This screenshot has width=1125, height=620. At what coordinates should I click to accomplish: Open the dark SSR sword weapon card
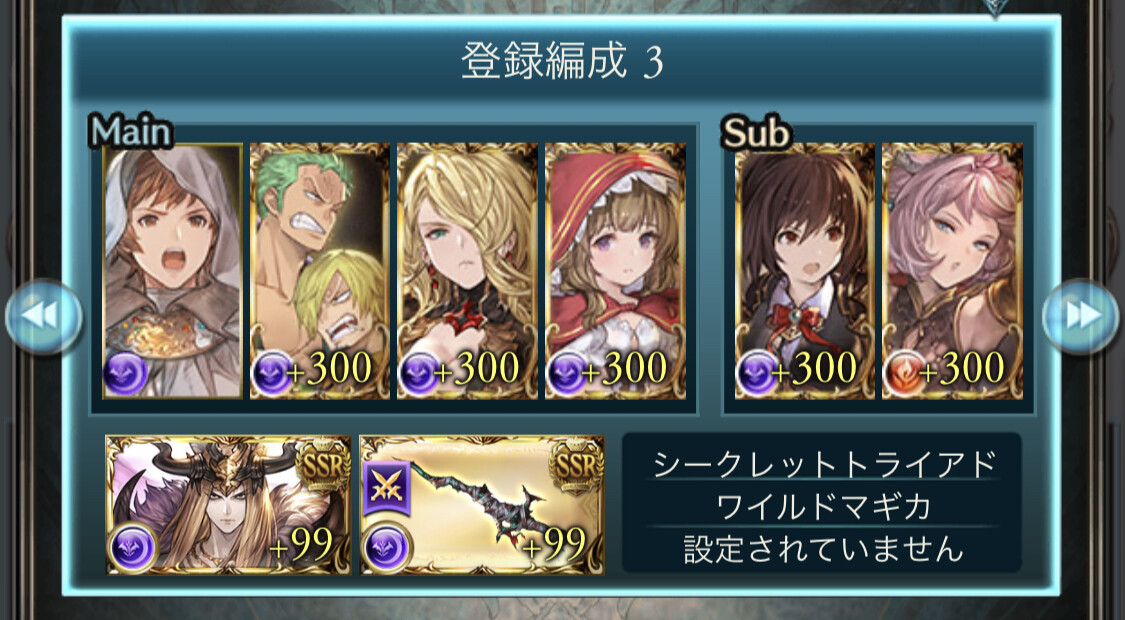click(x=482, y=505)
